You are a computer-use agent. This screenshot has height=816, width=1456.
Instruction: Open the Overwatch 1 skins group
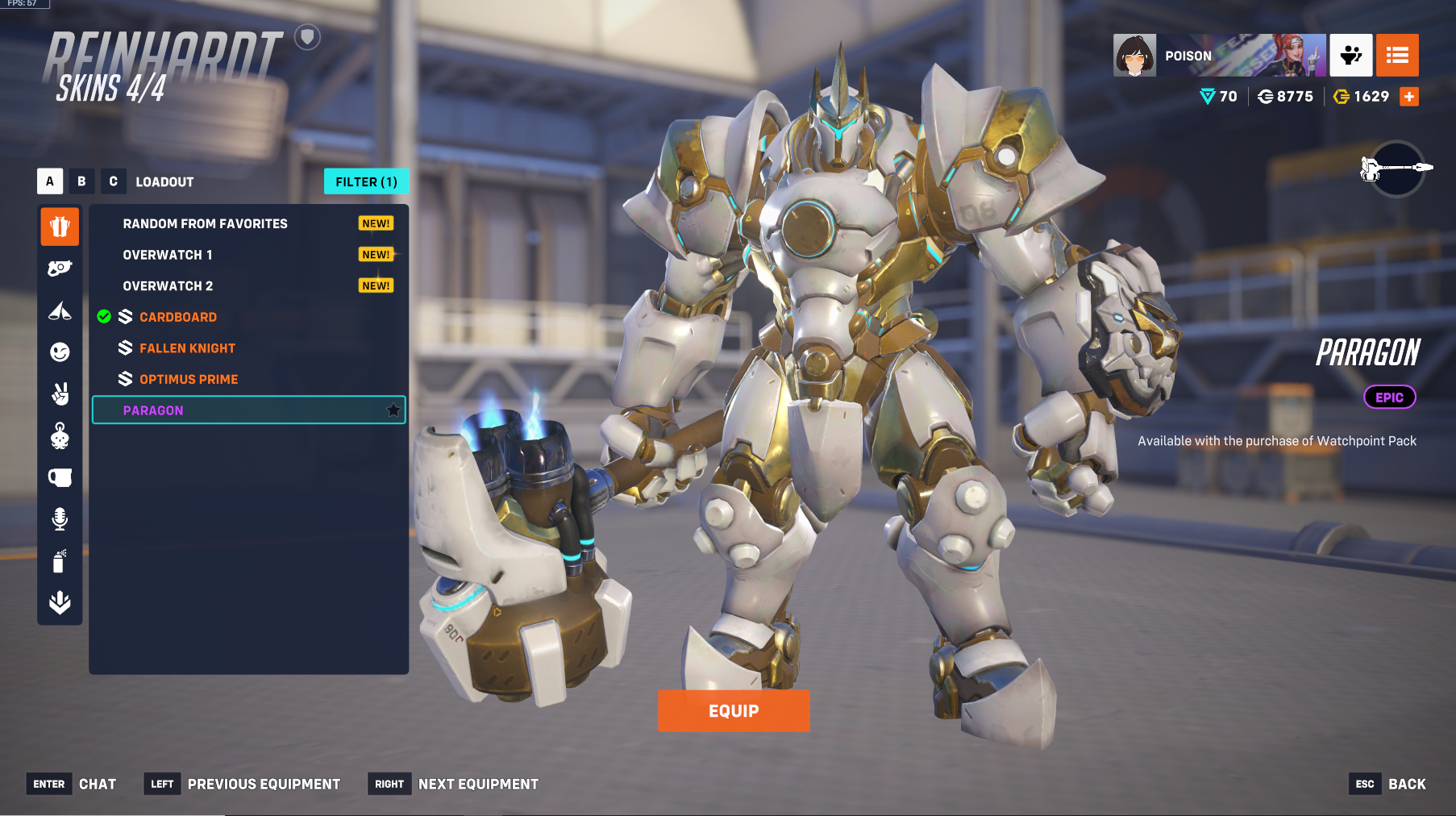click(x=168, y=255)
